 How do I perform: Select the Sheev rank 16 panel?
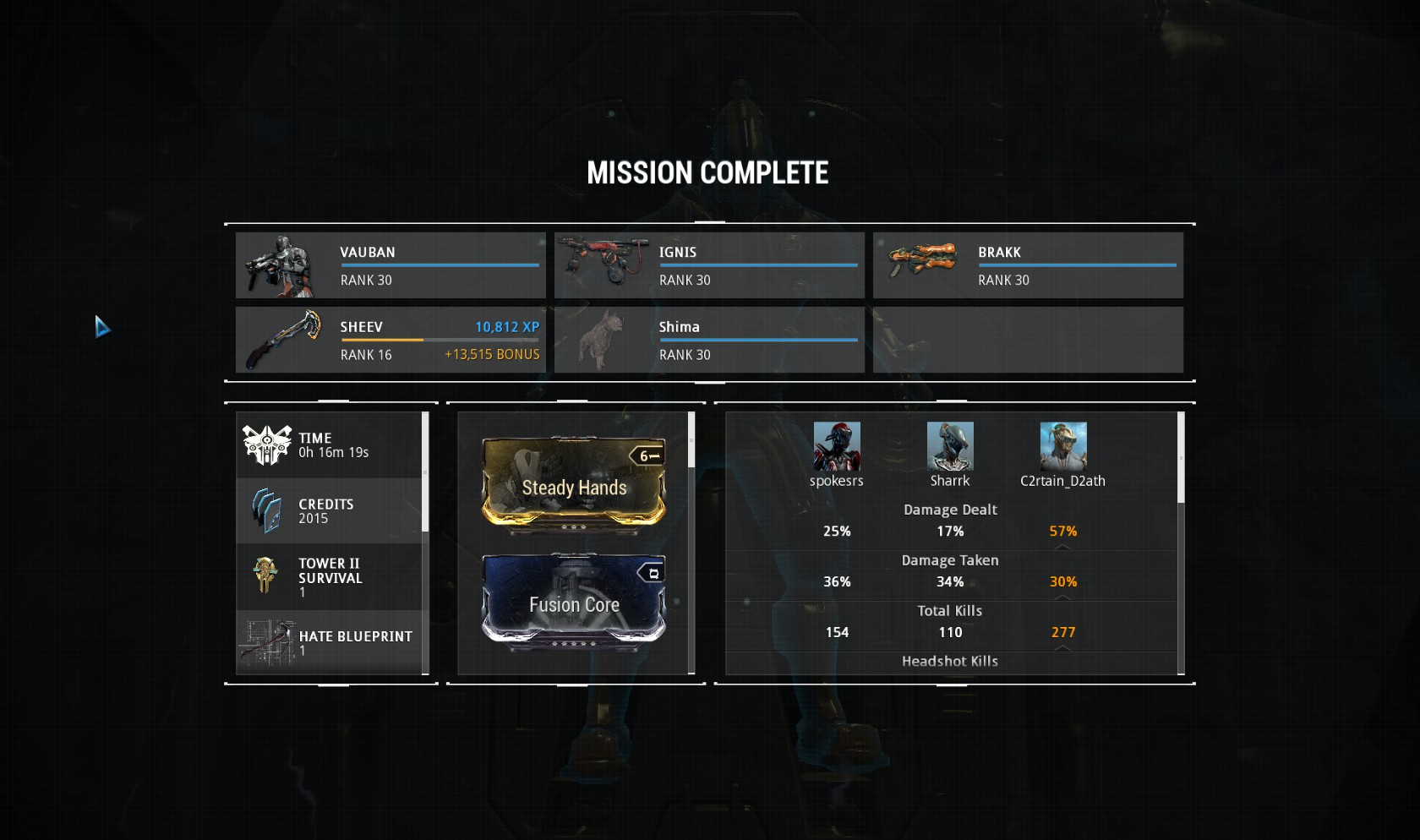[x=390, y=340]
